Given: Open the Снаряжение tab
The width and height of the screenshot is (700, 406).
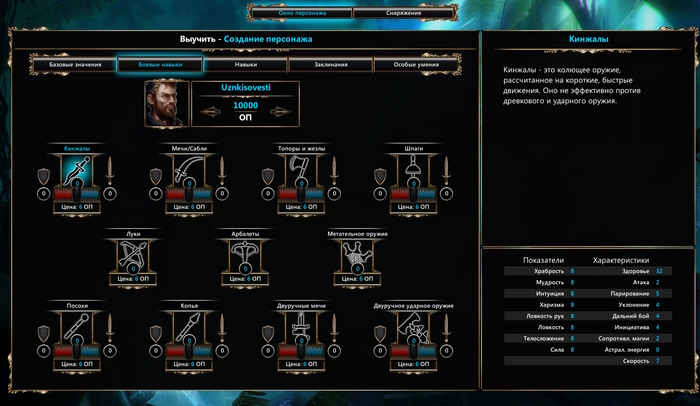Looking at the screenshot, I should [400, 14].
